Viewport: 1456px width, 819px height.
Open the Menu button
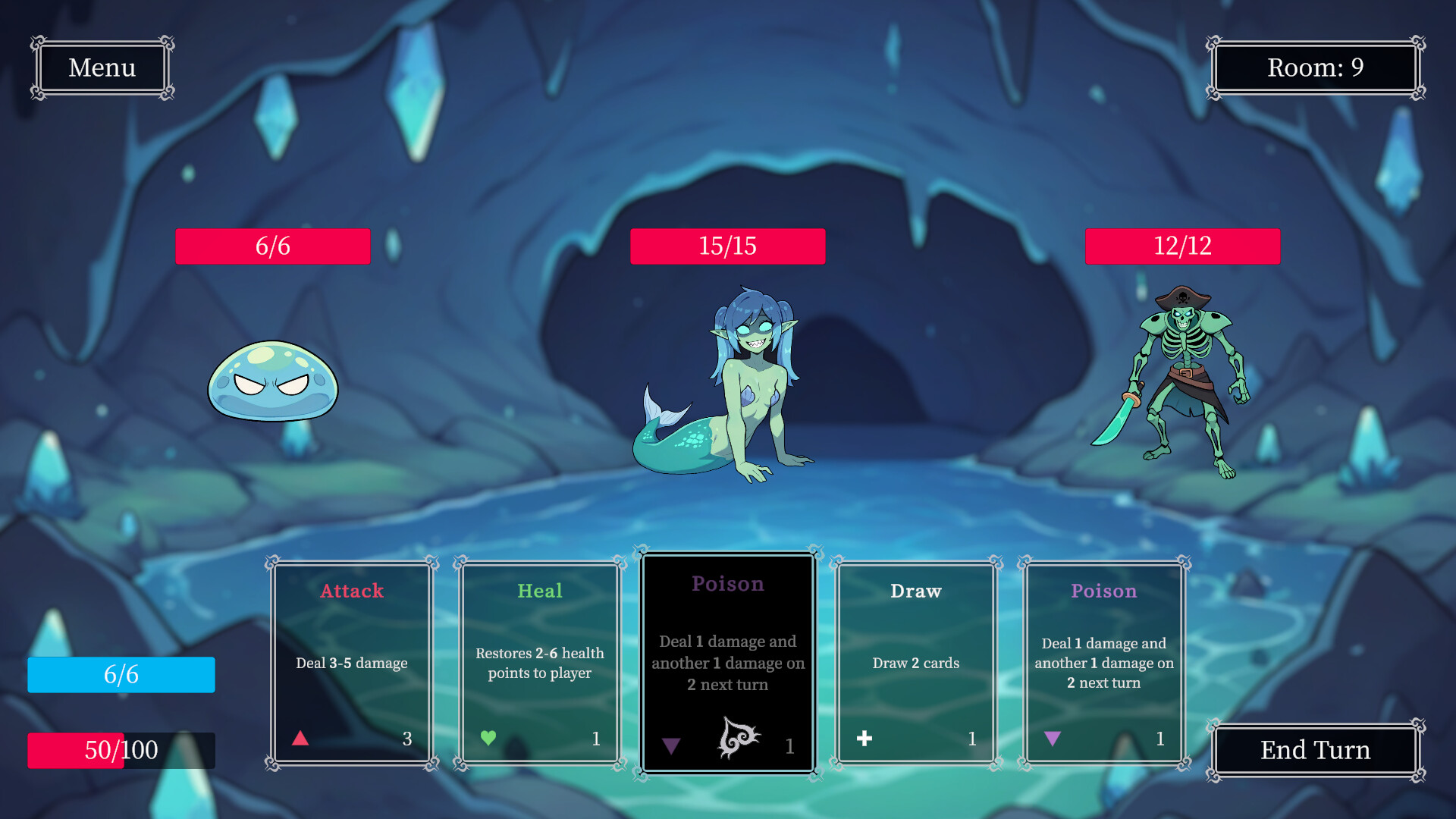pos(102,67)
